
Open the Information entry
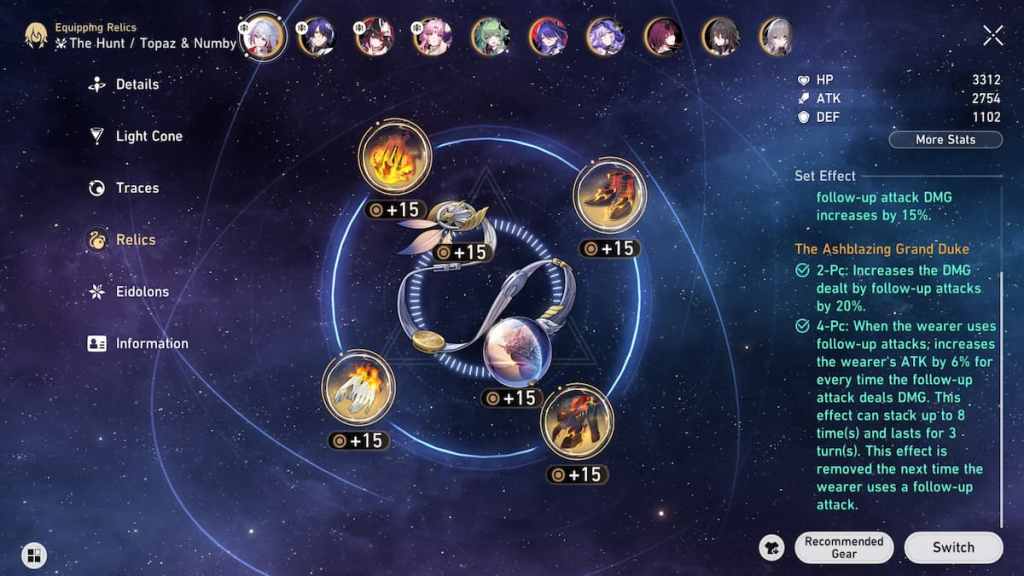pyautogui.click(x=151, y=343)
